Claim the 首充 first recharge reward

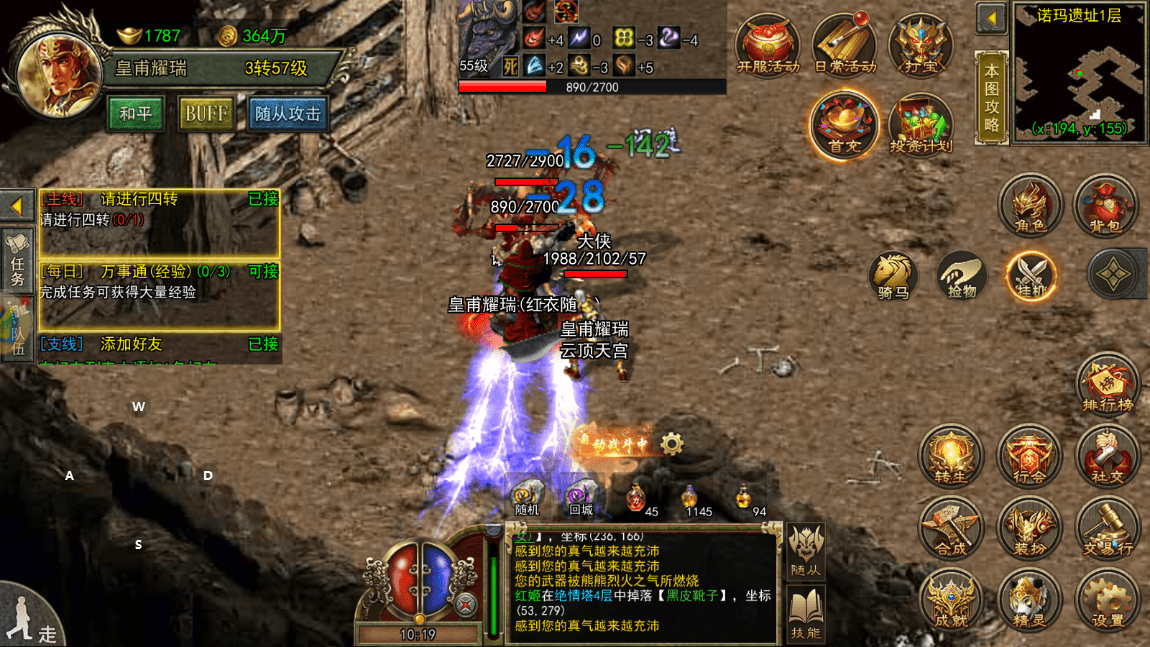(x=844, y=126)
